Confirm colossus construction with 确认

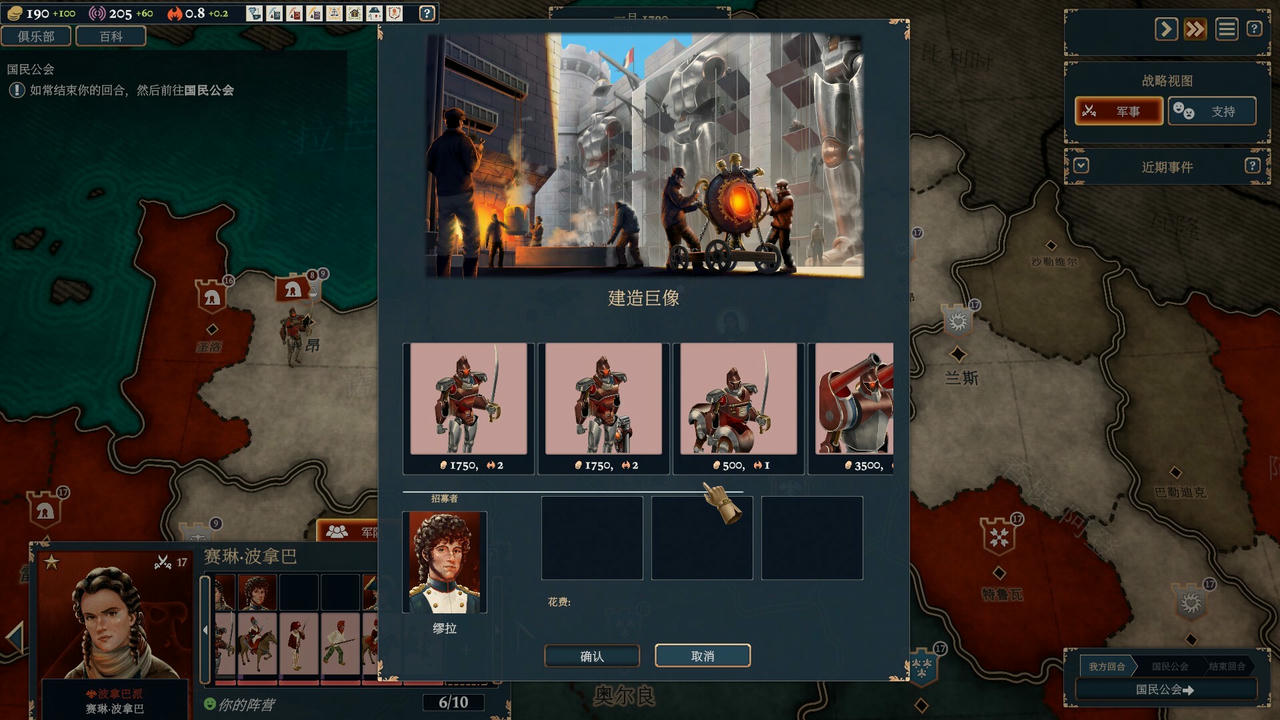[x=591, y=656]
